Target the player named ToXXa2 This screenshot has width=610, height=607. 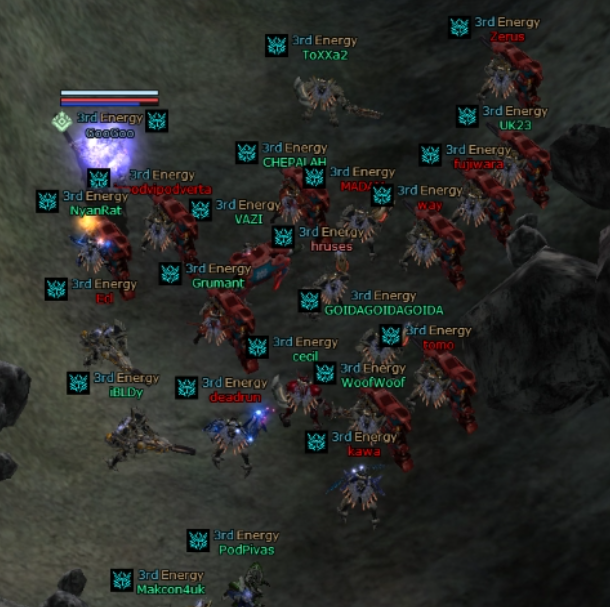pos(325,55)
